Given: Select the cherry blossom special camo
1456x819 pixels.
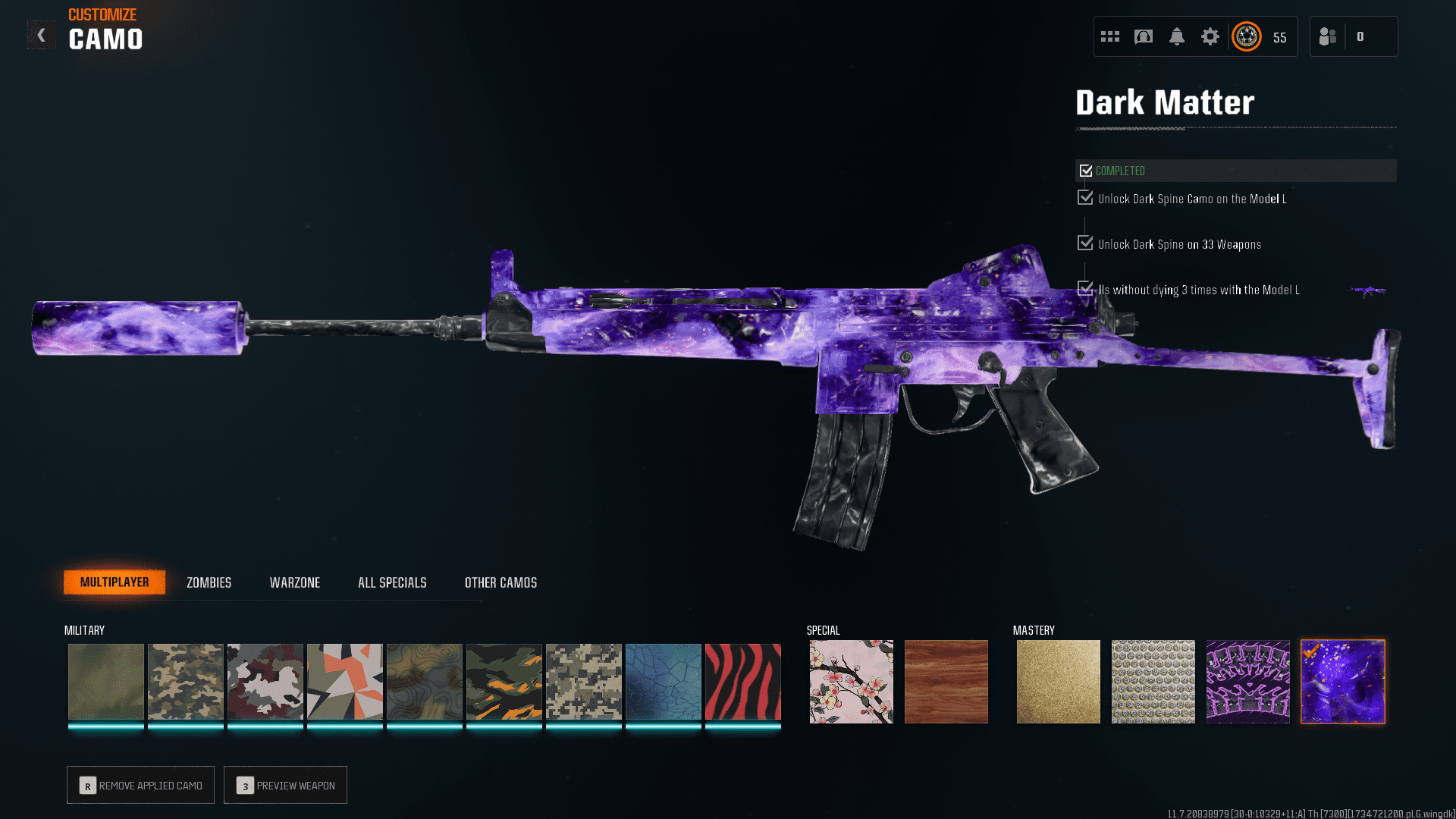Looking at the screenshot, I should [851, 681].
